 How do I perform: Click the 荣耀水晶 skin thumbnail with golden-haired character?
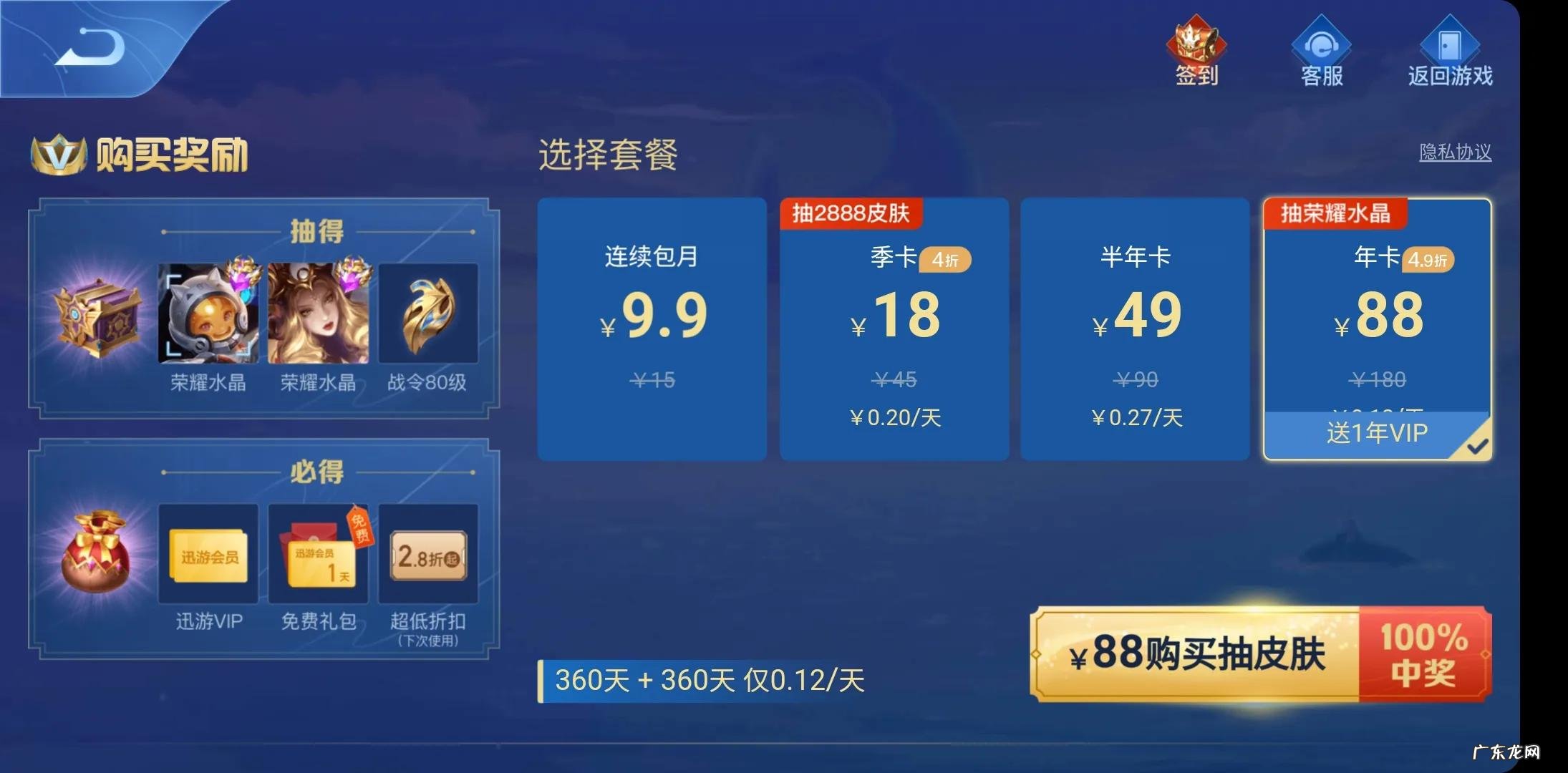pos(317,313)
